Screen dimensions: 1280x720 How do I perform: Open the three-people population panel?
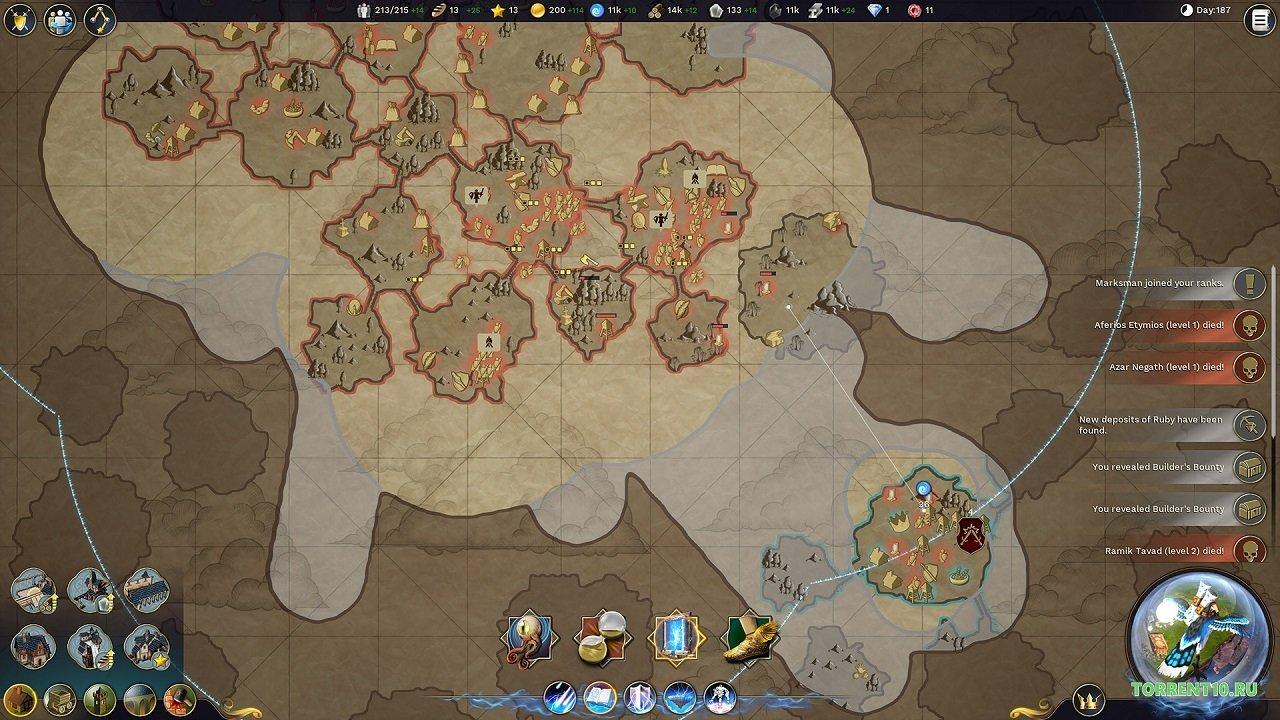tap(60, 20)
